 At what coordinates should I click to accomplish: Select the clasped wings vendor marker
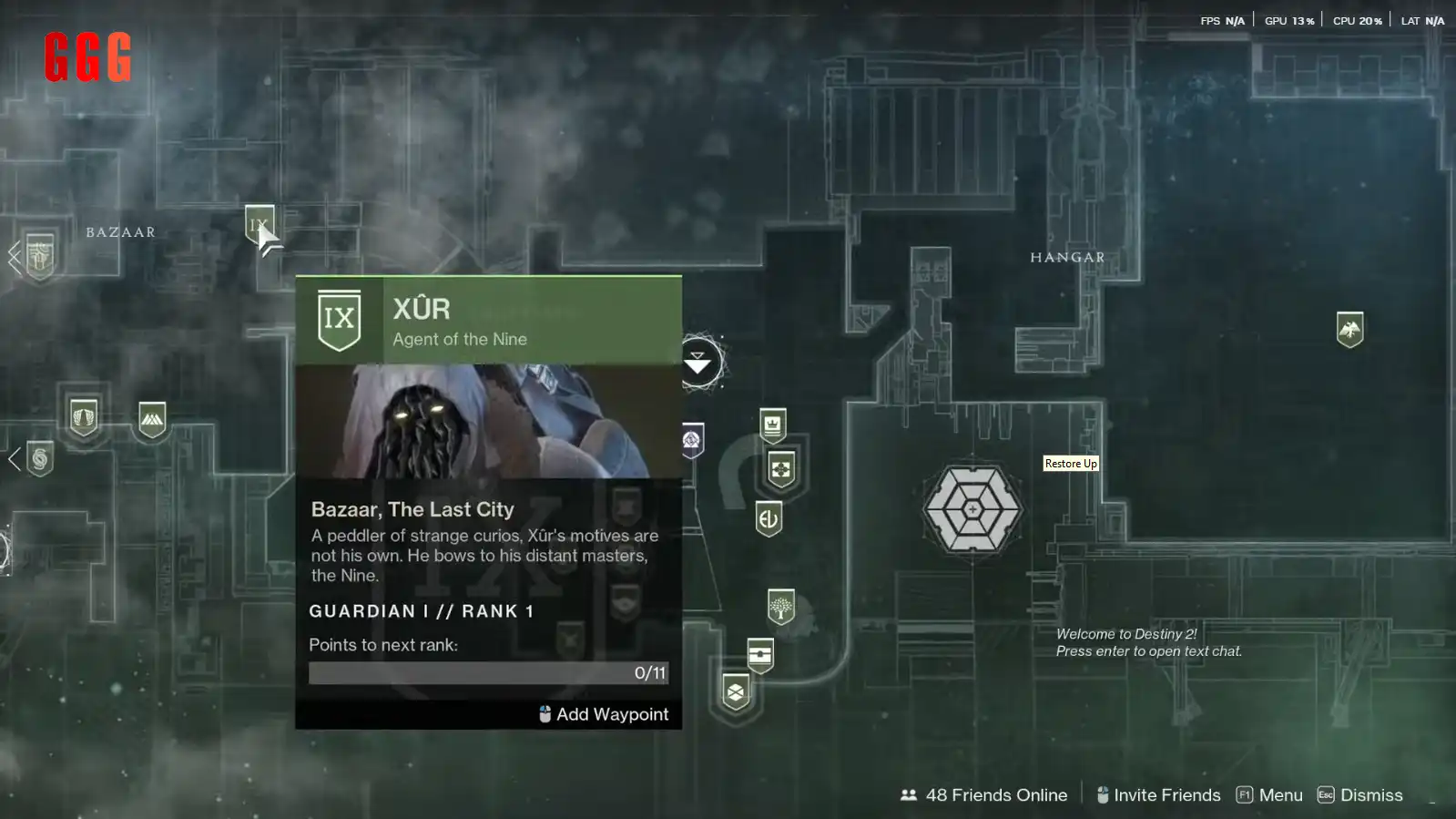point(84,417)
